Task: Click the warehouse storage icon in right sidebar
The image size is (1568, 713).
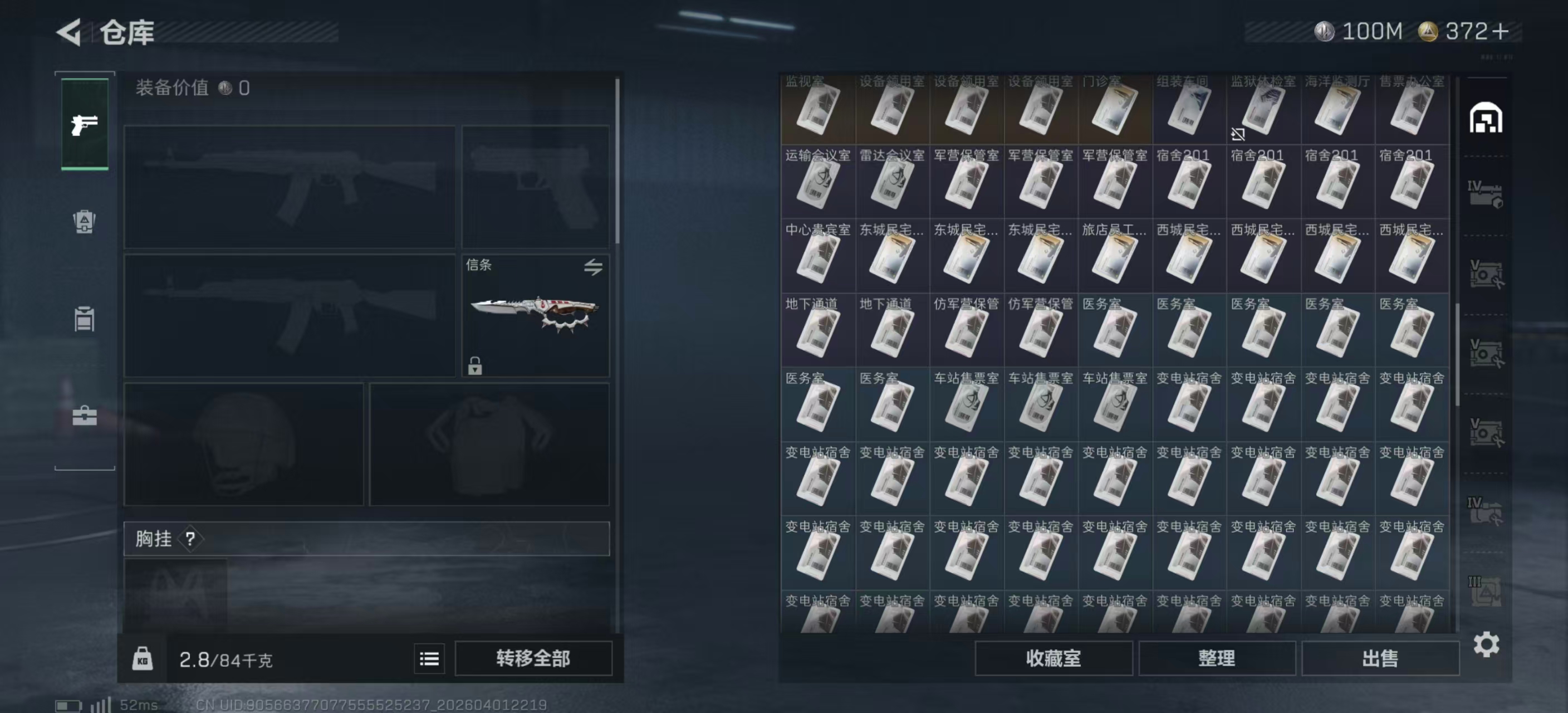Action: pos(1487,119)
